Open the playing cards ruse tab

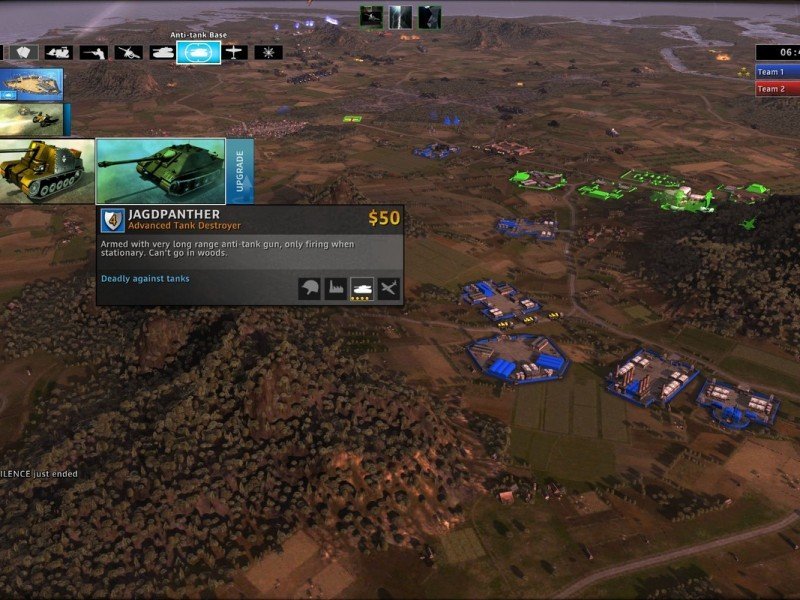tap(24, 52)
